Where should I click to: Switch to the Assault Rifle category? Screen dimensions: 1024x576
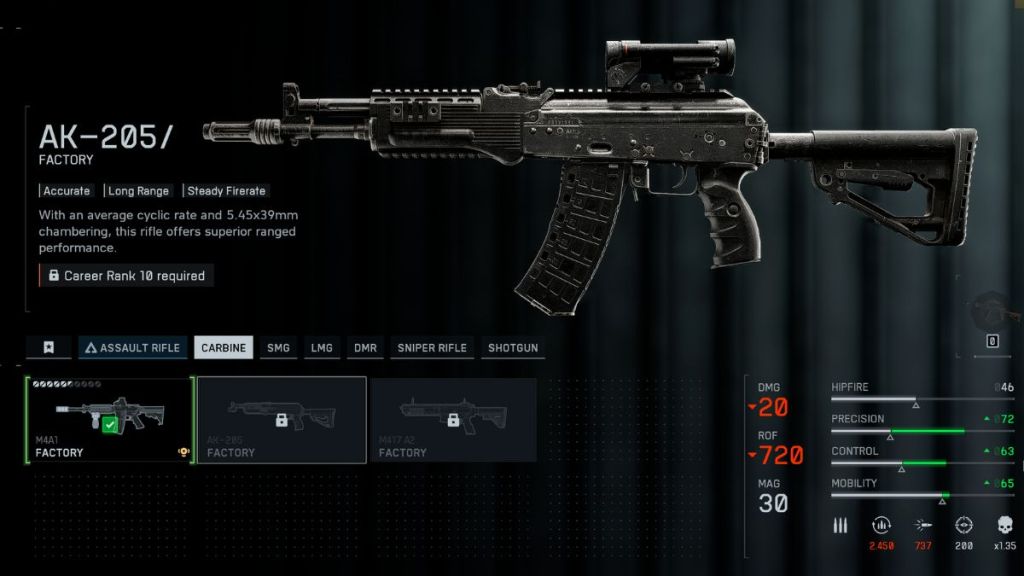[x=134, y=348]
